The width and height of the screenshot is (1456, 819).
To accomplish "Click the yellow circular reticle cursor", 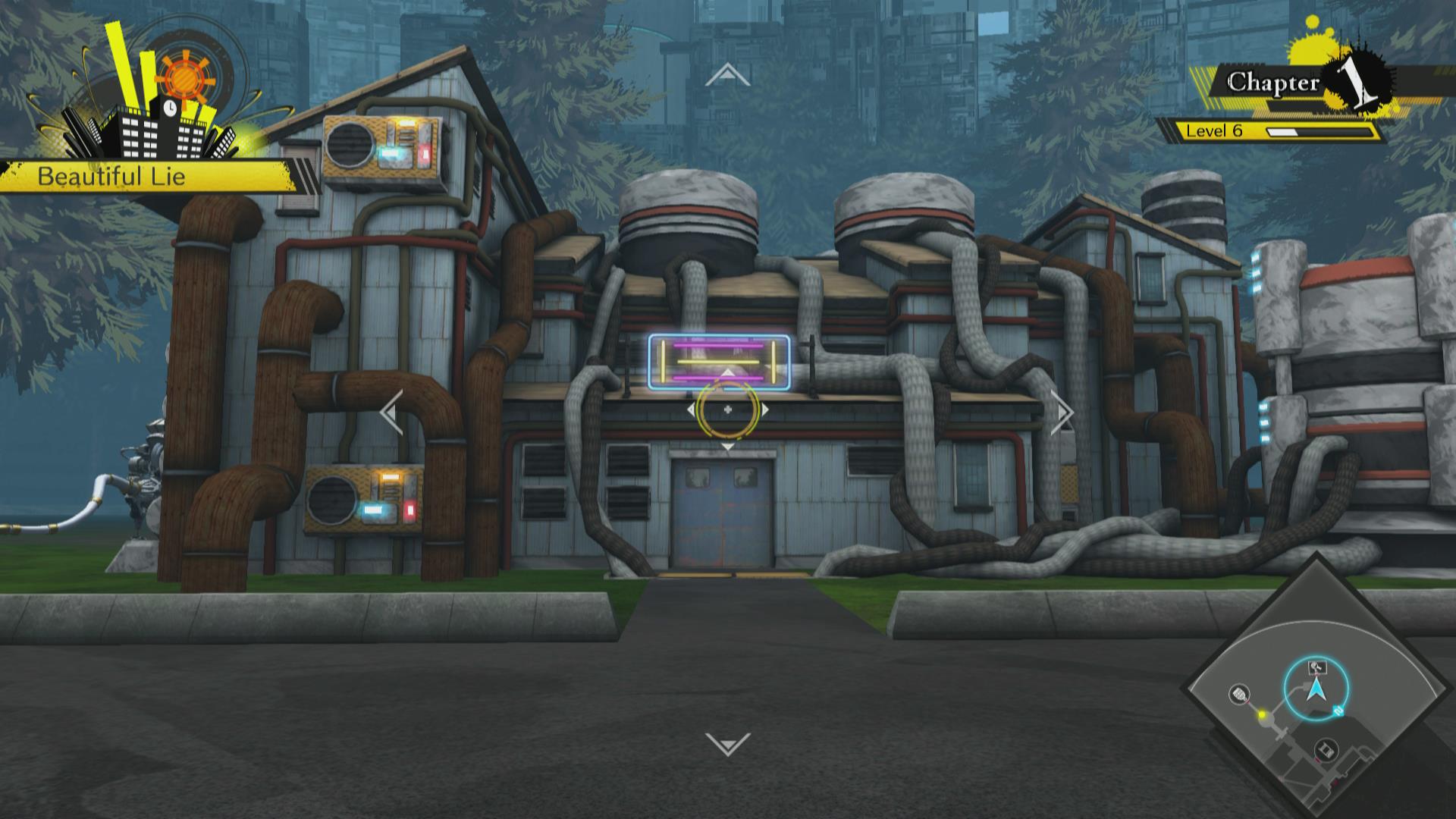I will (727, 409).
